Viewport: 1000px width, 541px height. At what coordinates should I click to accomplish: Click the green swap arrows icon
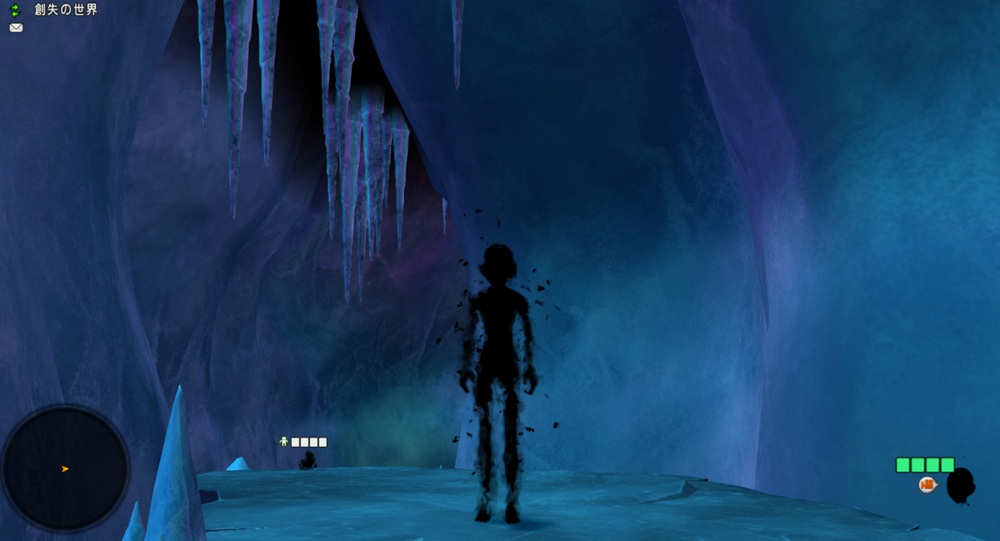[15, 10]
